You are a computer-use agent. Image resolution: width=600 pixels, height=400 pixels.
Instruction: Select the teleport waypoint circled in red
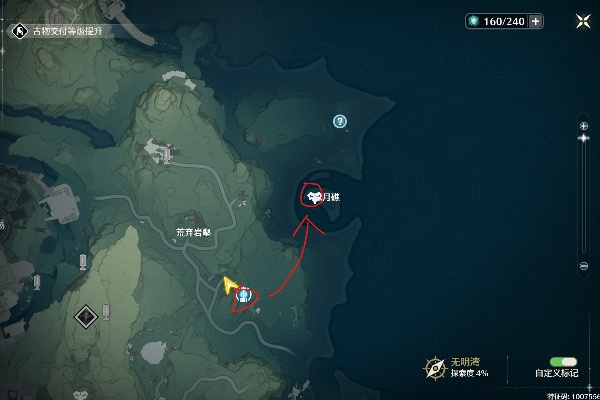243,296
